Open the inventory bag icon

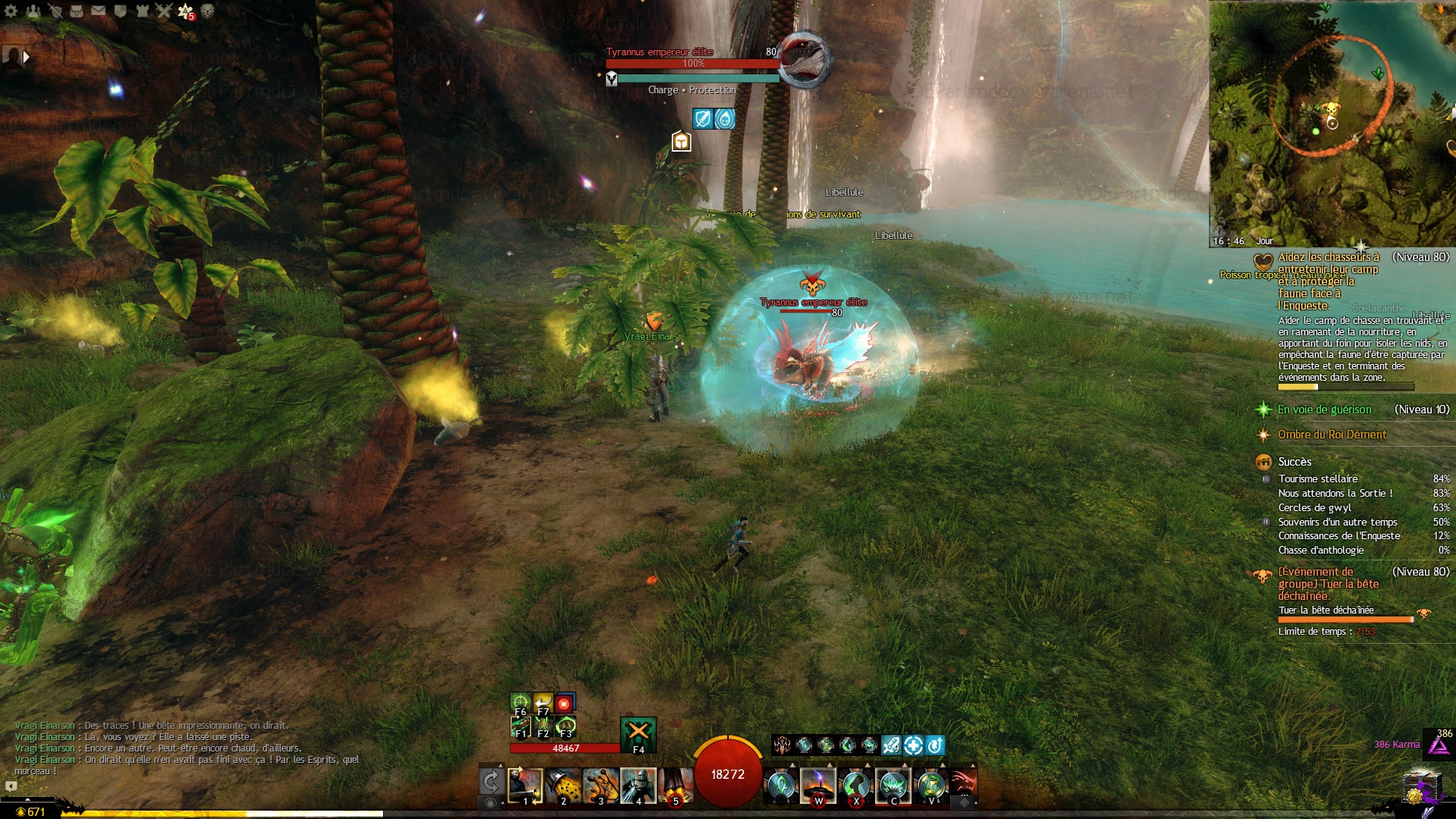77,11
